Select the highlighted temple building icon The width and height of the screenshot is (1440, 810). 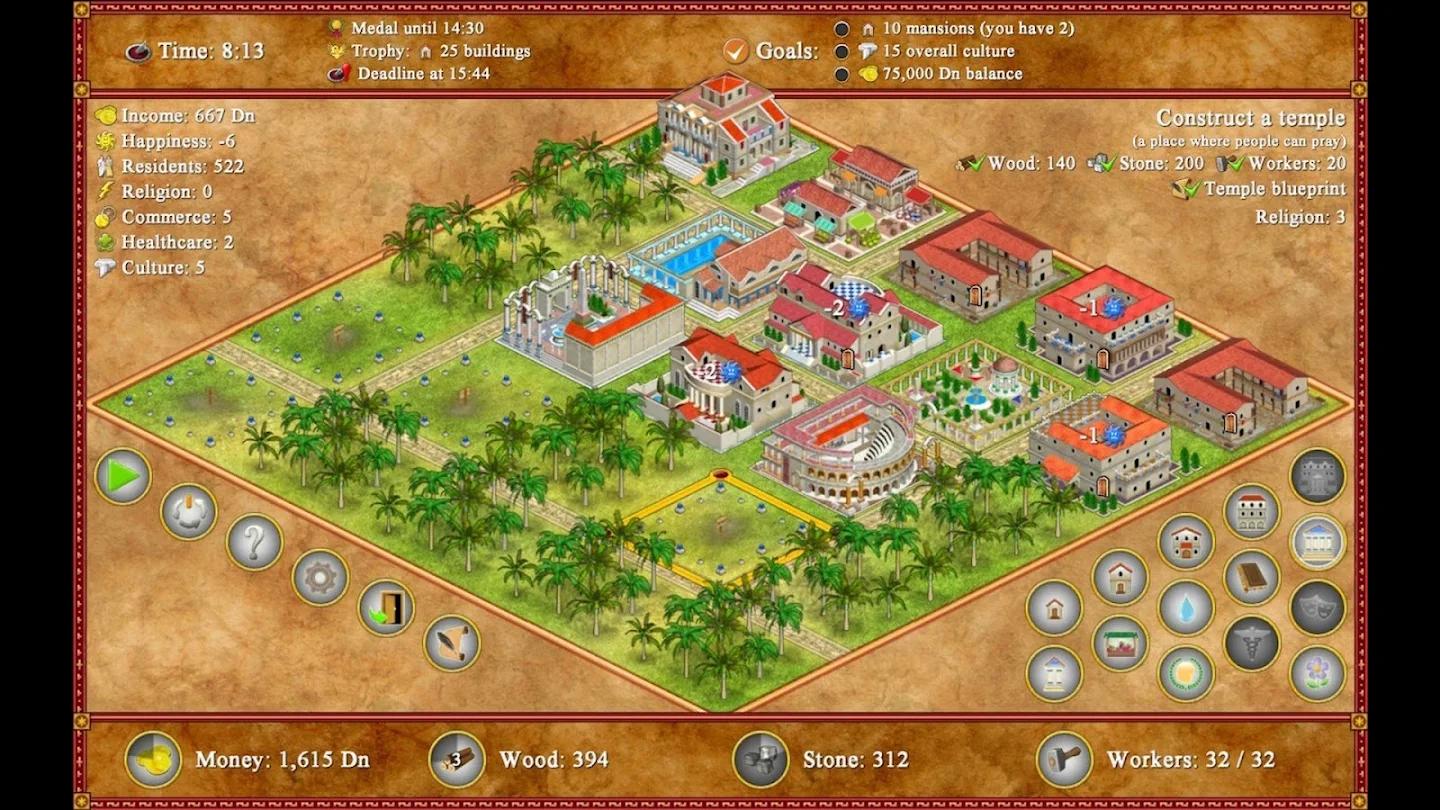click(1320, 540)
